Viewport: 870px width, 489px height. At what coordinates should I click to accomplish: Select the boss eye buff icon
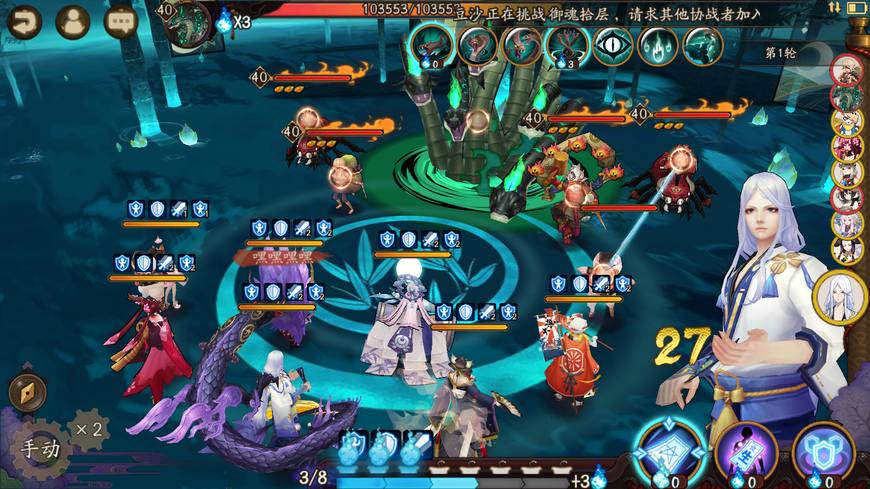pyautogui.click(x=612, y=45)
